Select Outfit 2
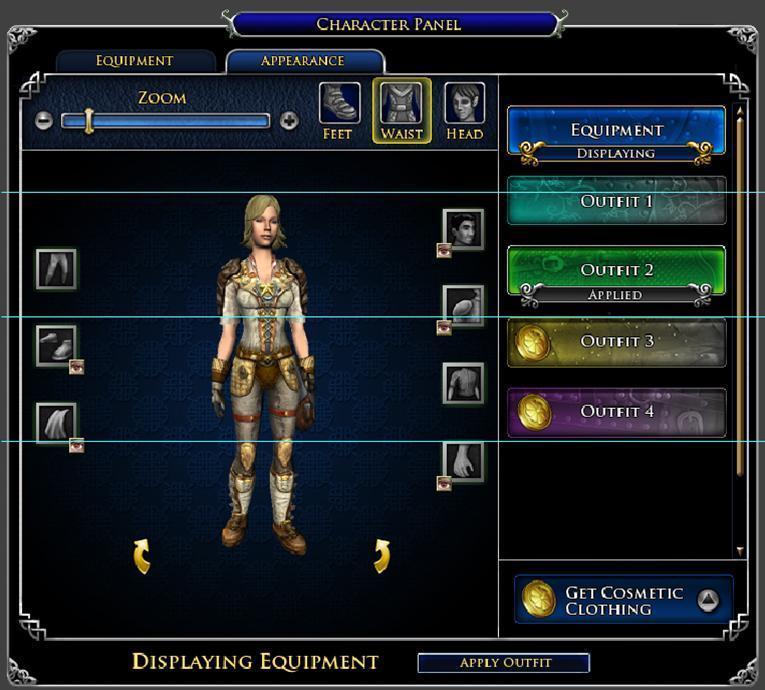765x690 pixels. pos(616,270)
